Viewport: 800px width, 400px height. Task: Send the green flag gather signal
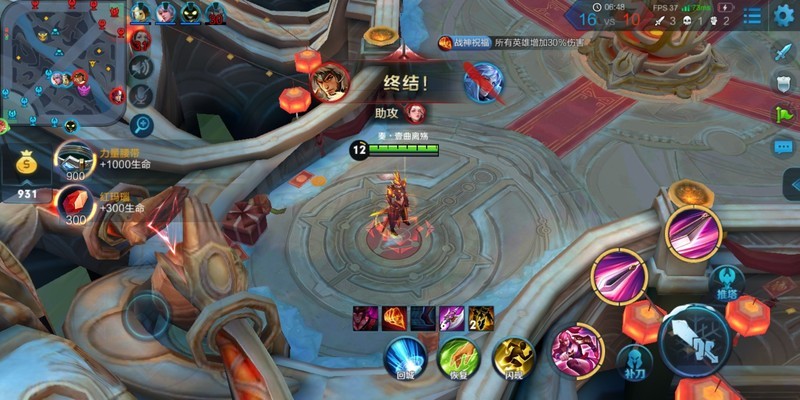point(784,113)
